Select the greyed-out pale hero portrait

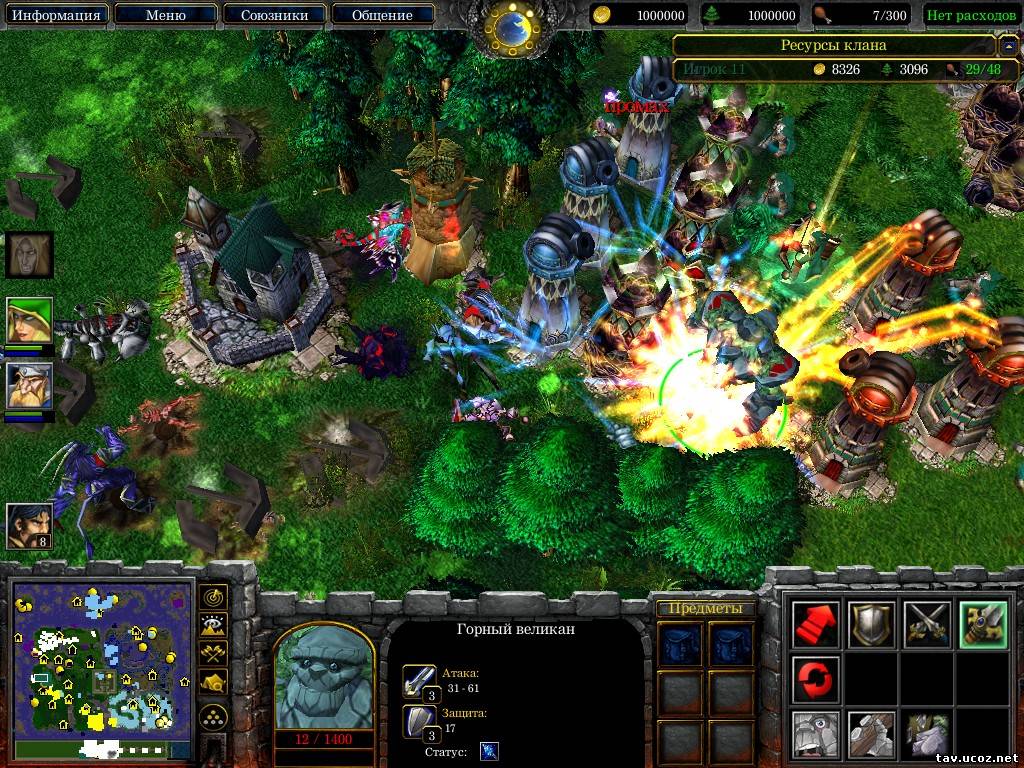click(29, 255)
